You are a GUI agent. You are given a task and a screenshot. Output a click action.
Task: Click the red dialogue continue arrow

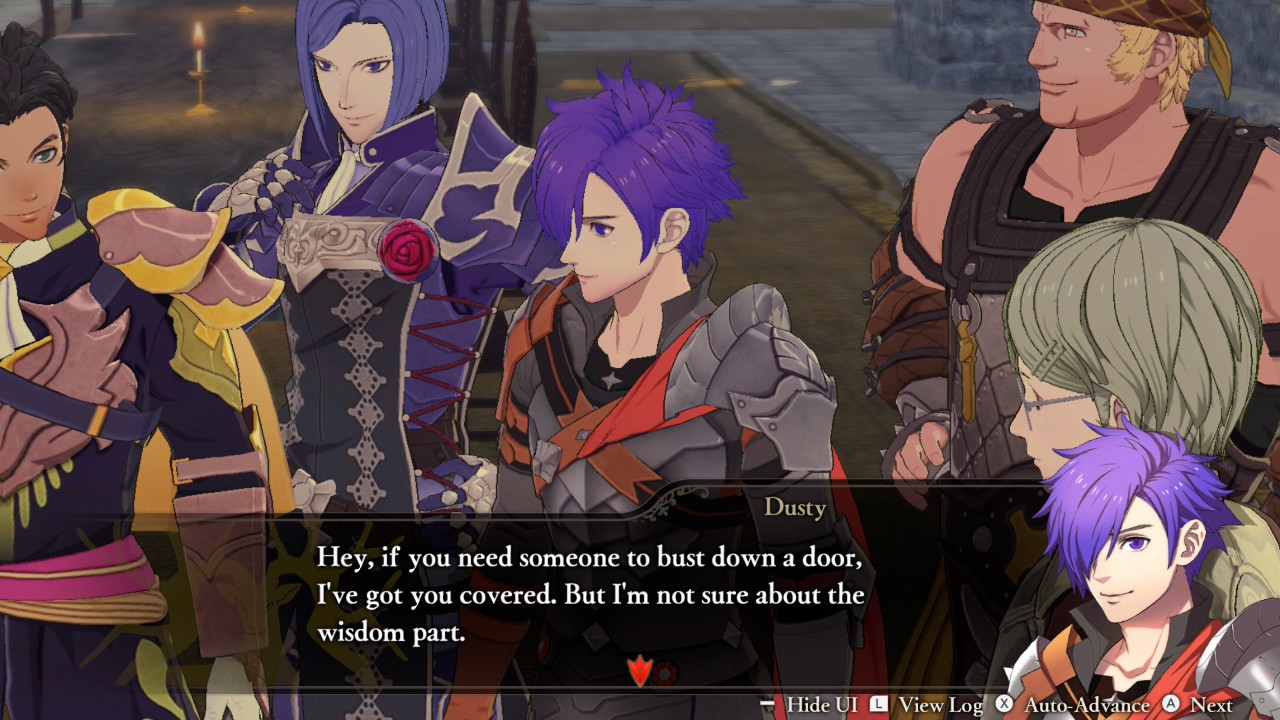point(638,671)
